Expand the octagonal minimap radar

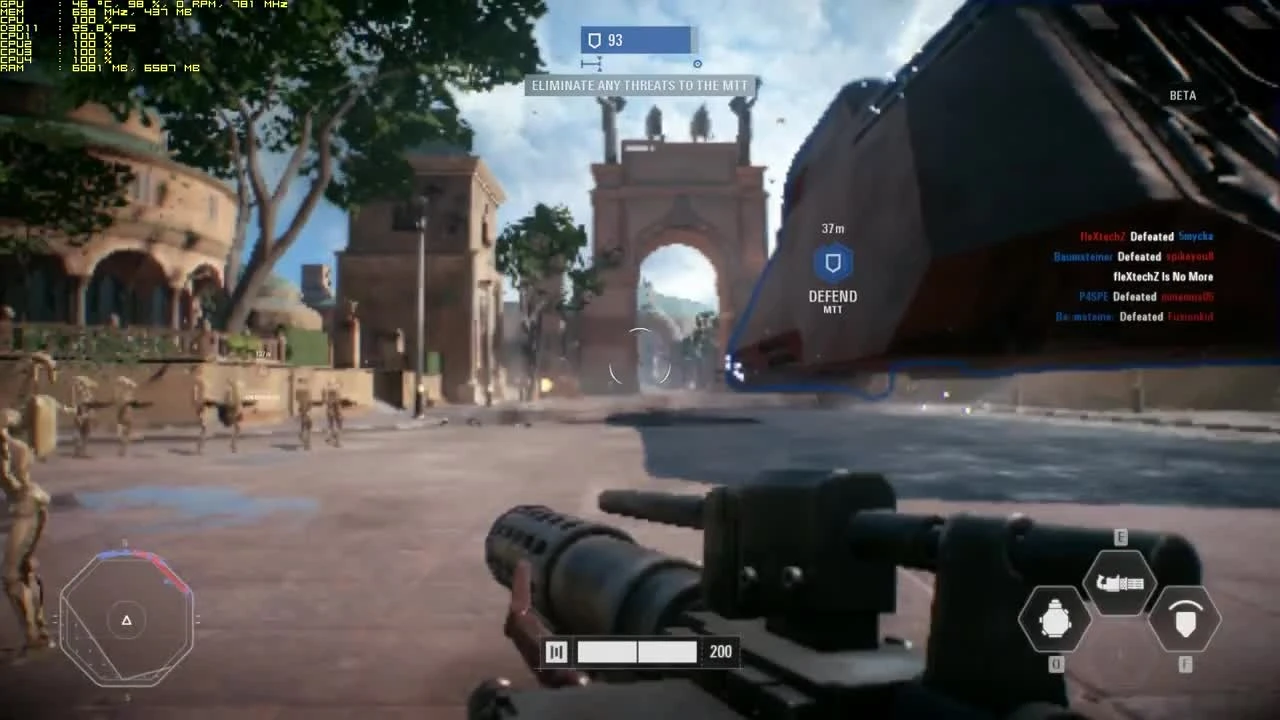click(x=127, y=618)
